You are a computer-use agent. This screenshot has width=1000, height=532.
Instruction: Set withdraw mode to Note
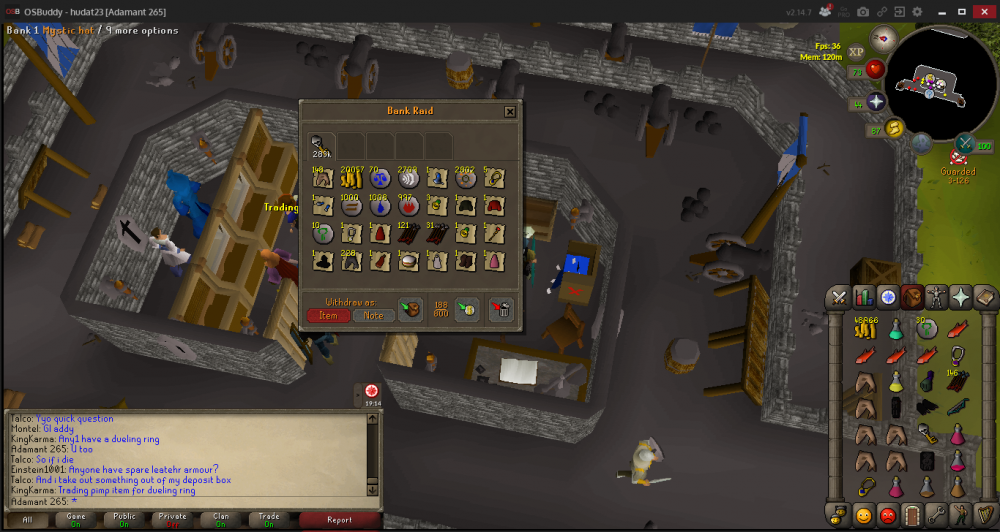pyautogui.click(x=373, y=315)
